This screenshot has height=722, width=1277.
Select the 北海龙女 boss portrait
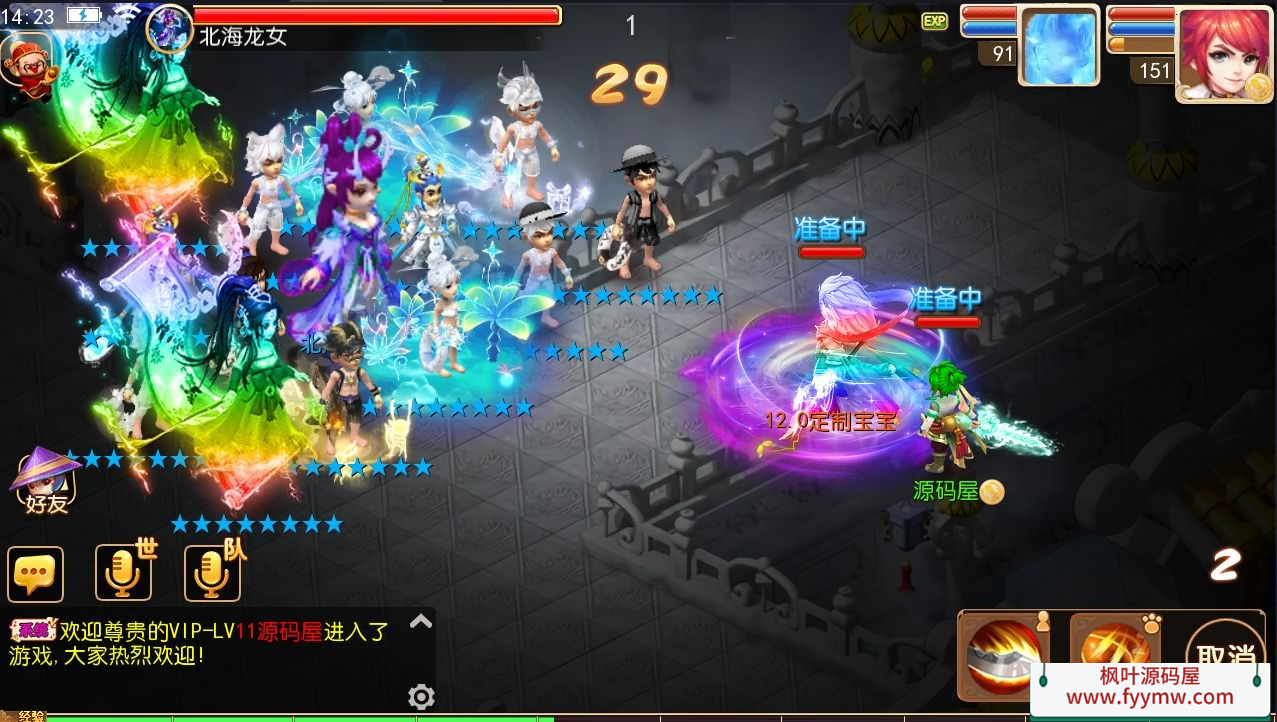[168, 27]
